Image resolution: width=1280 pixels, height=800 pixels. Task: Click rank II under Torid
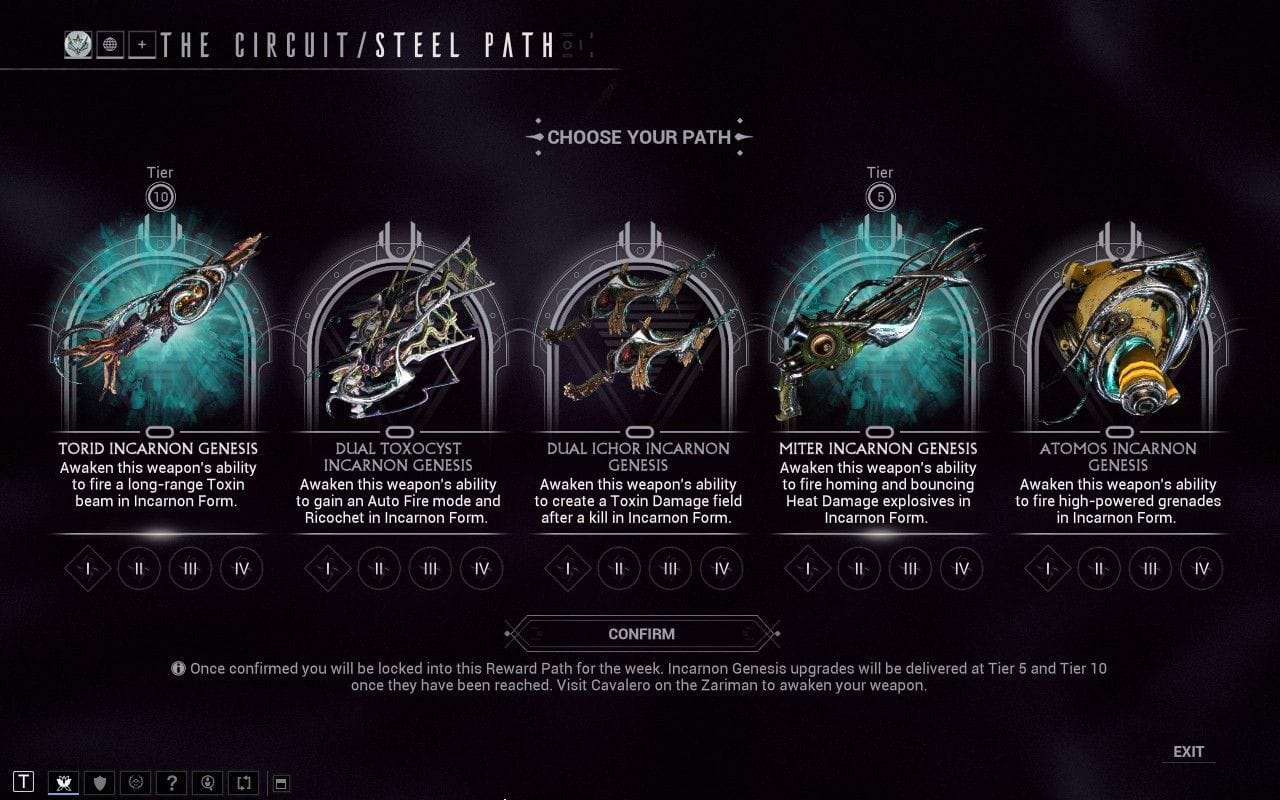(x=138, y=568)
